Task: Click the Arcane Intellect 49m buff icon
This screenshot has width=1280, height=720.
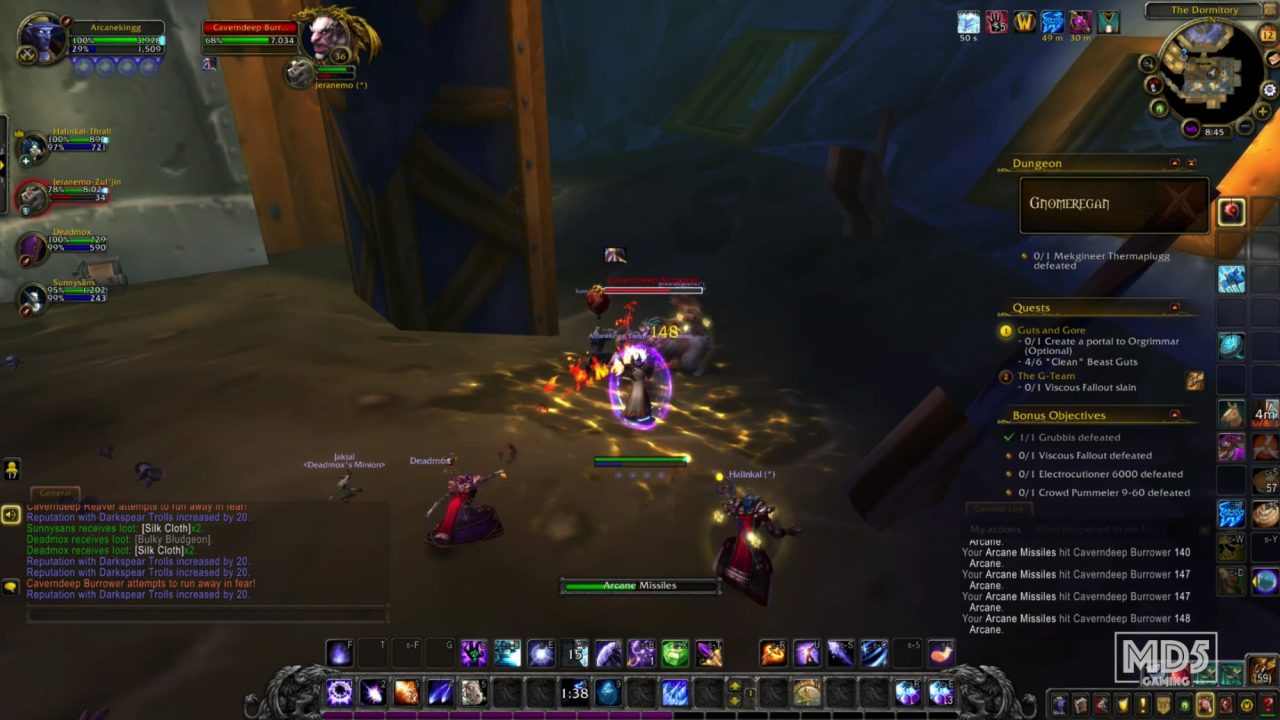Action: pos(1052,23)
